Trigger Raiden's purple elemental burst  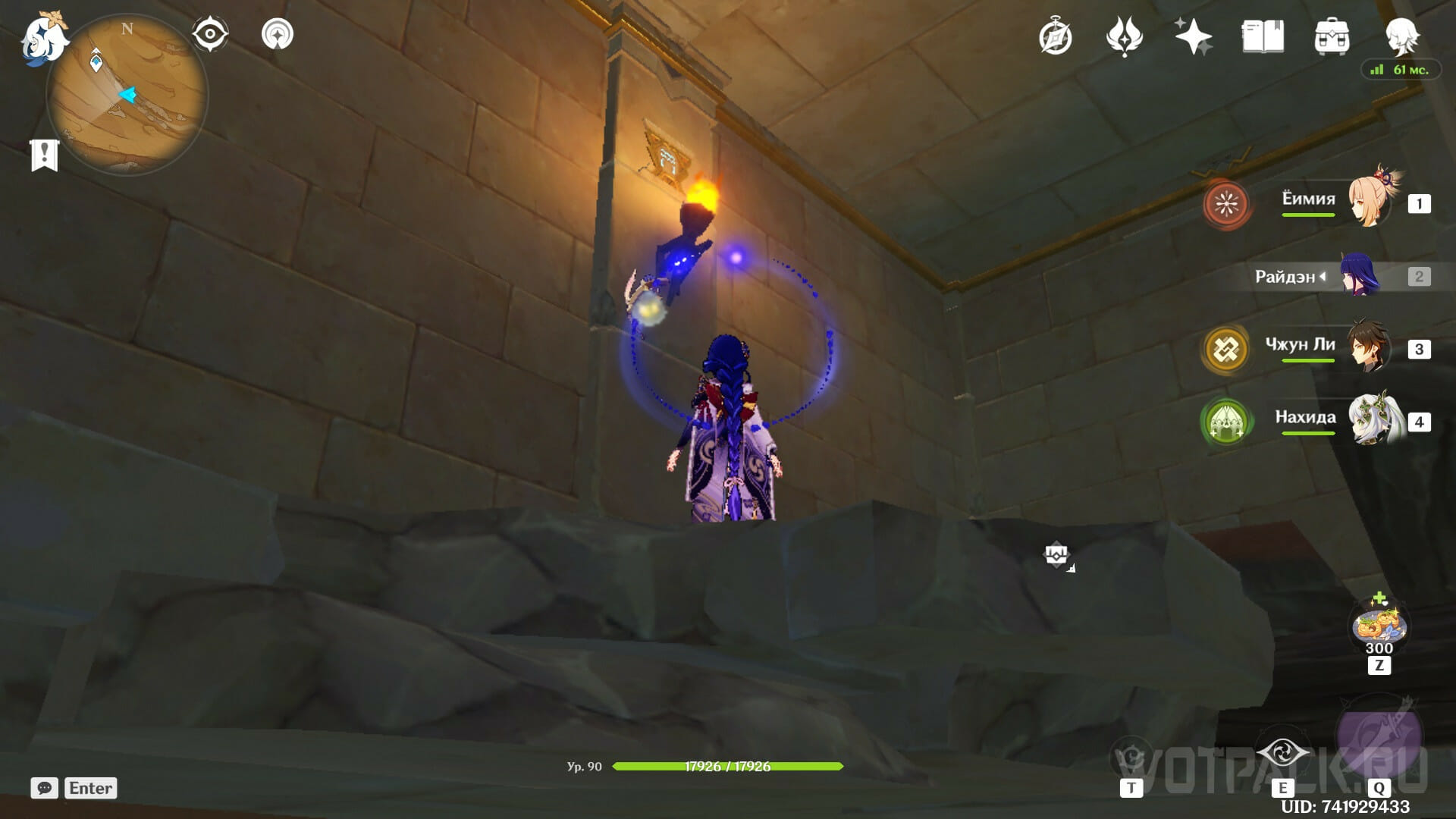1379,737
